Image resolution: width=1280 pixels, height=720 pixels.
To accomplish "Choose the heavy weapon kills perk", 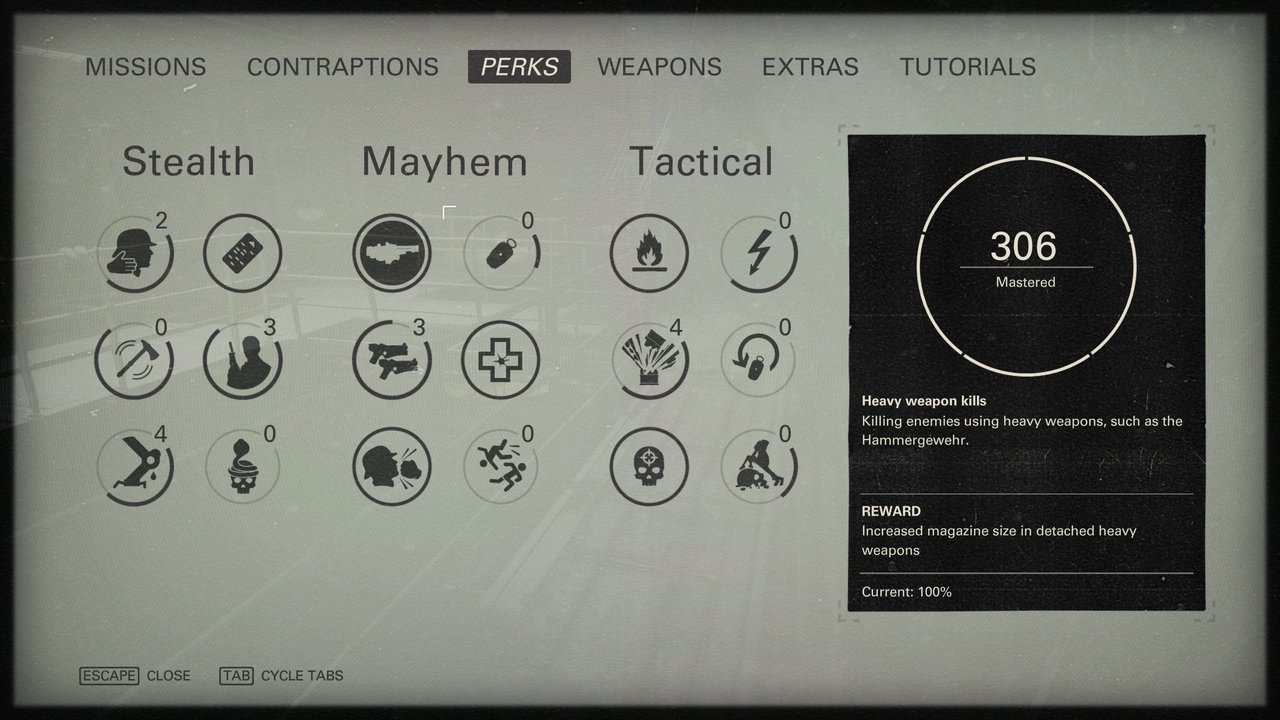I will [392, 253].
